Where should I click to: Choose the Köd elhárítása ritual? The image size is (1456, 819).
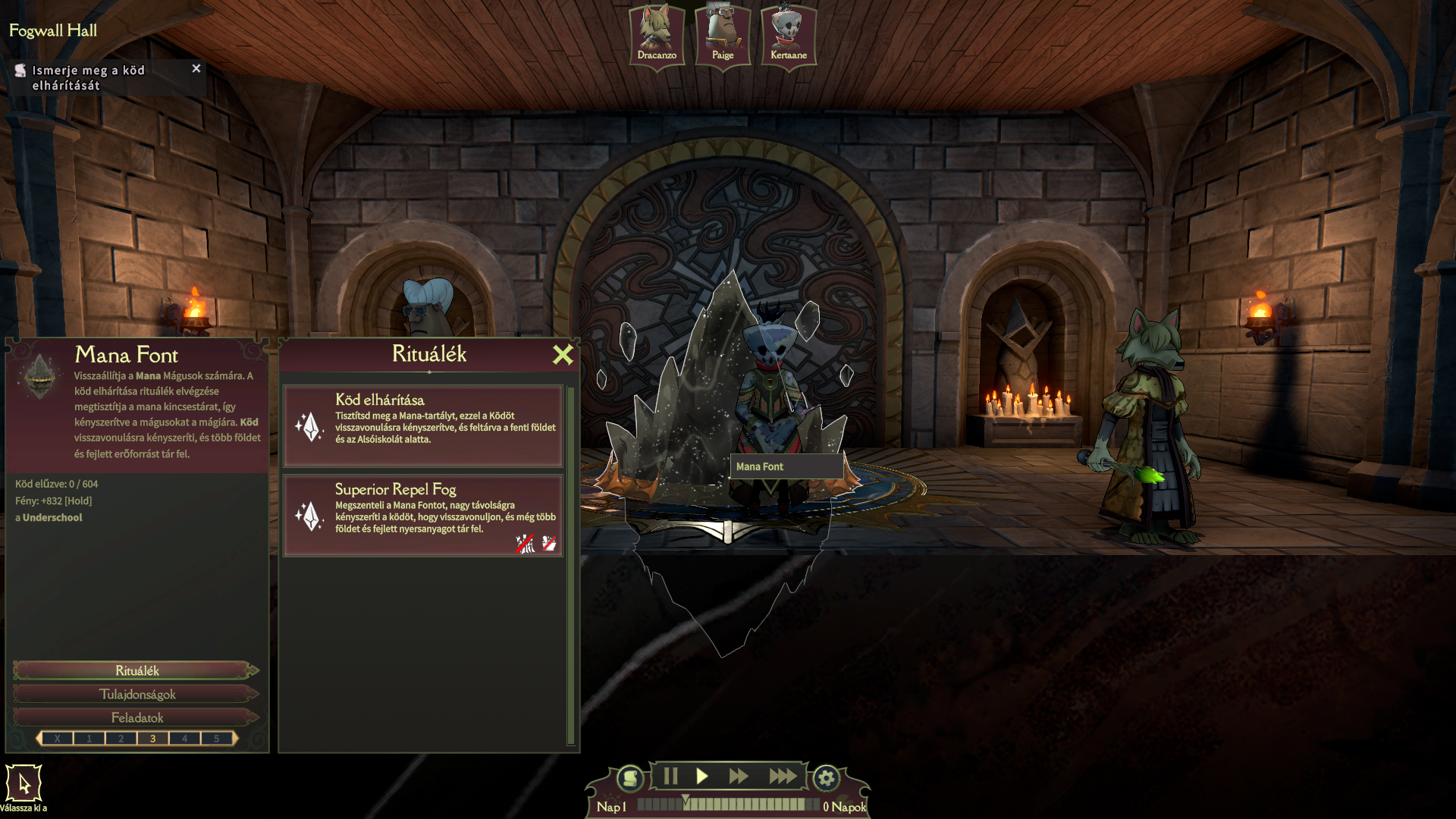coord(422,425)
